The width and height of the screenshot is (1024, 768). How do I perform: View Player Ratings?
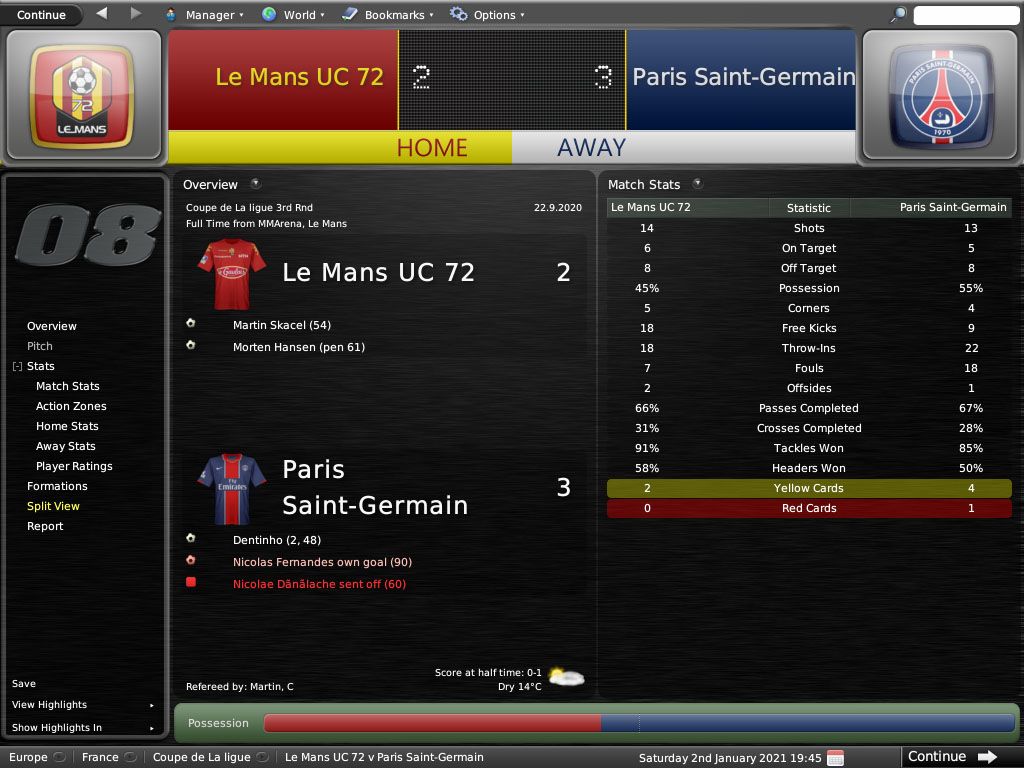(74, 466)
